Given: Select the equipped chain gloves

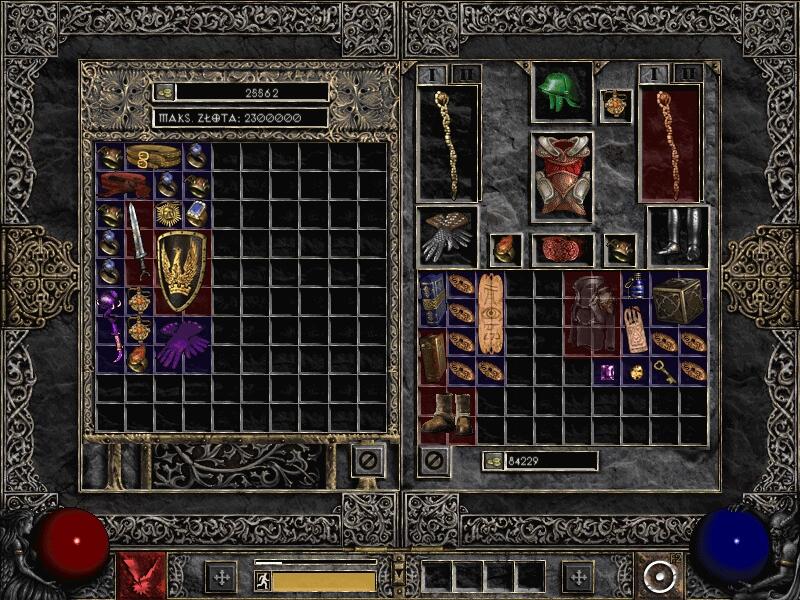Looking at the screenshot, I should [x=447, y=236].
